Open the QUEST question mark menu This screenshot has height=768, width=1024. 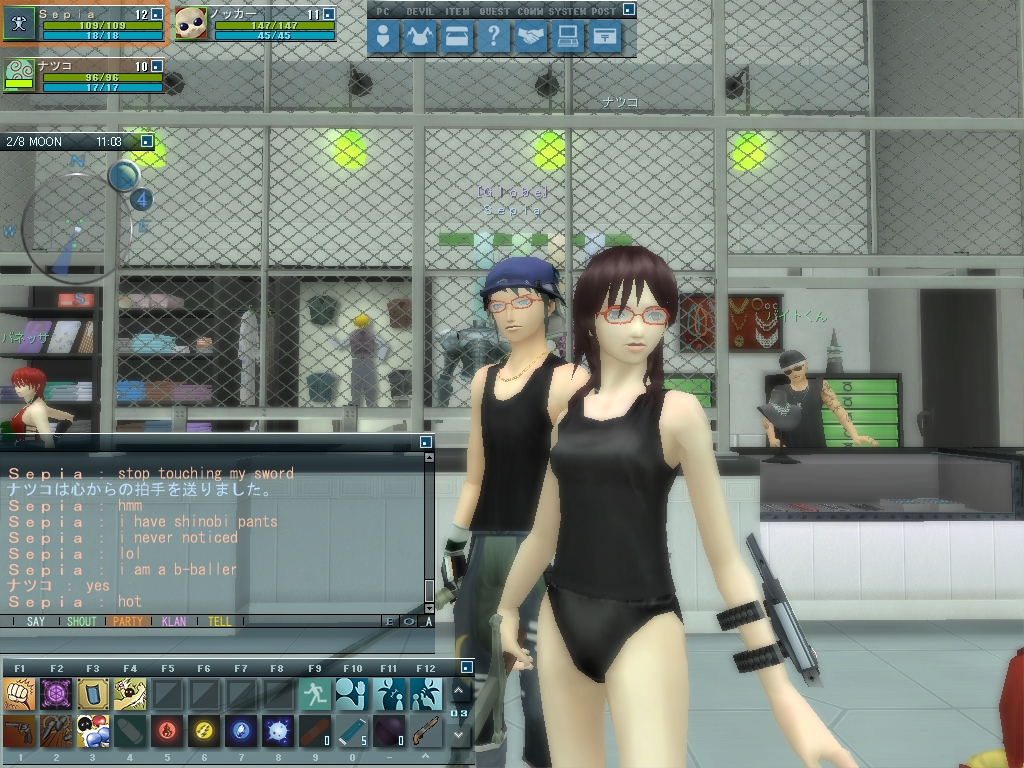[494, 38]
